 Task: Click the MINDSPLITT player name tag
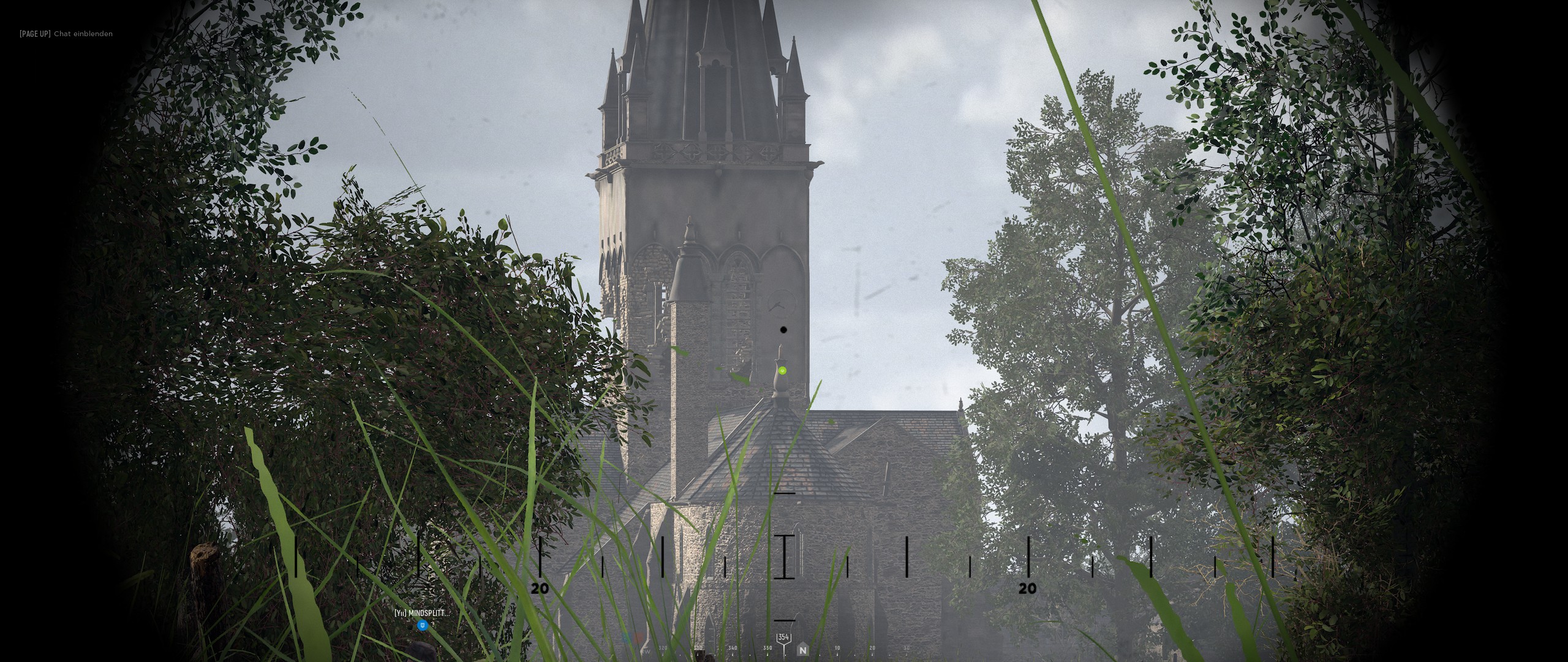pyautogui.click(x=421, y=613)
